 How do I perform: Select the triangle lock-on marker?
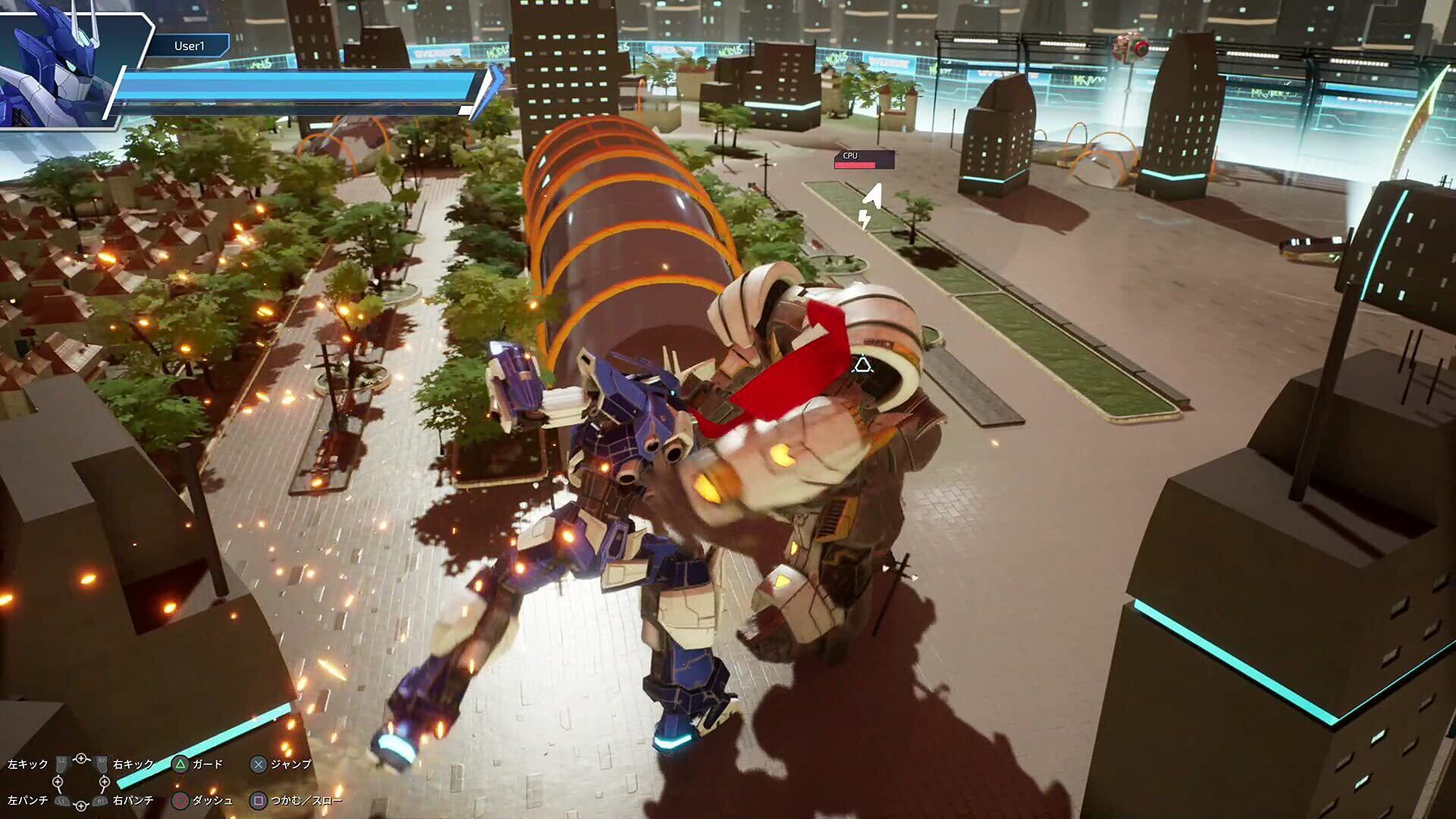(x=861, y=366)
